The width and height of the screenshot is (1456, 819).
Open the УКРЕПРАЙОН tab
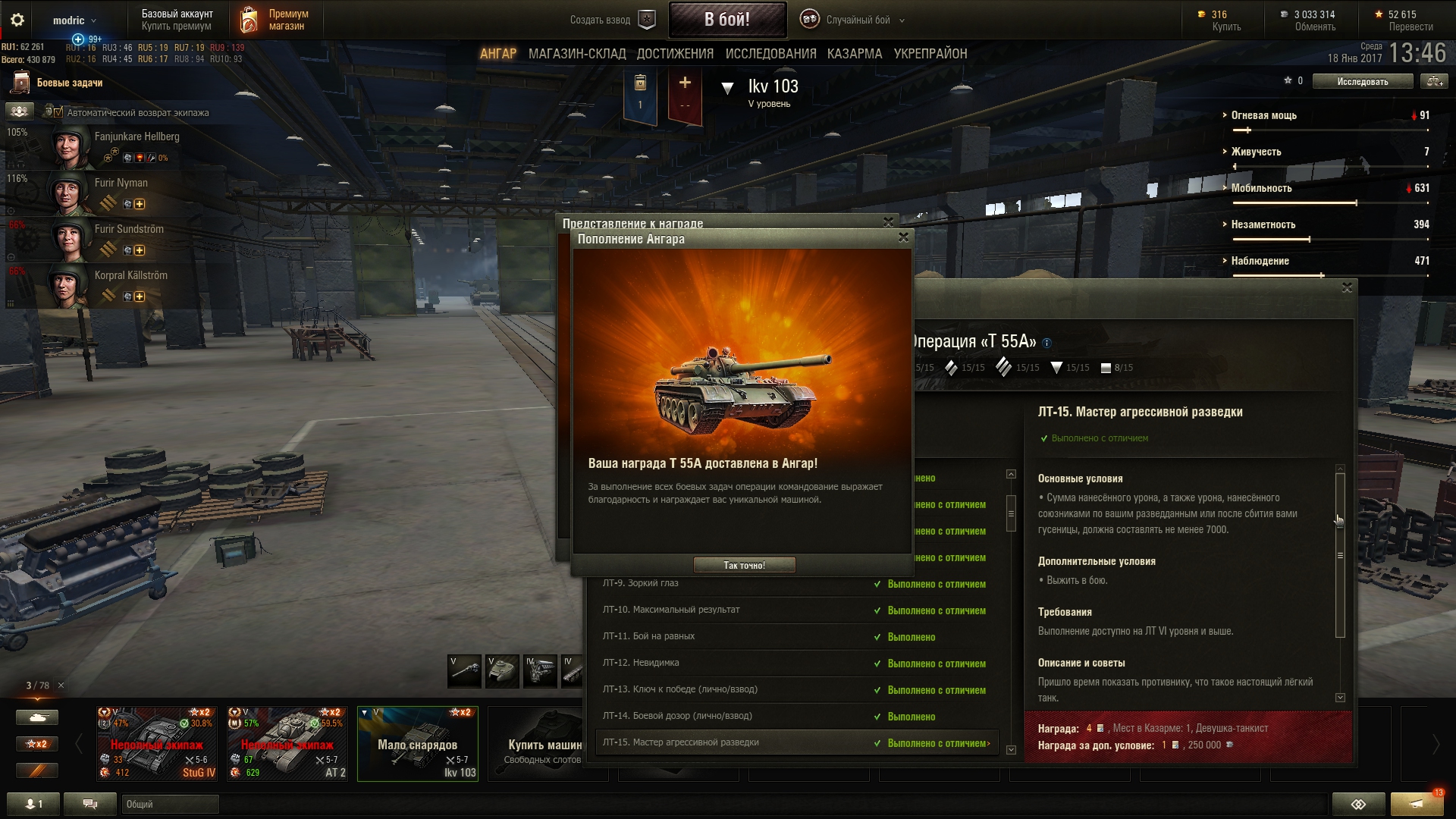coord(930,54)
